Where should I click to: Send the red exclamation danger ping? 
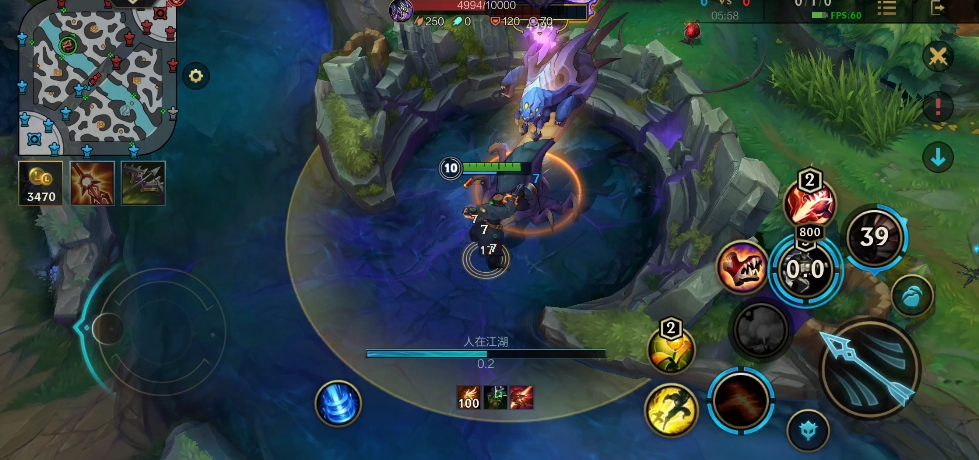[937, 106]
